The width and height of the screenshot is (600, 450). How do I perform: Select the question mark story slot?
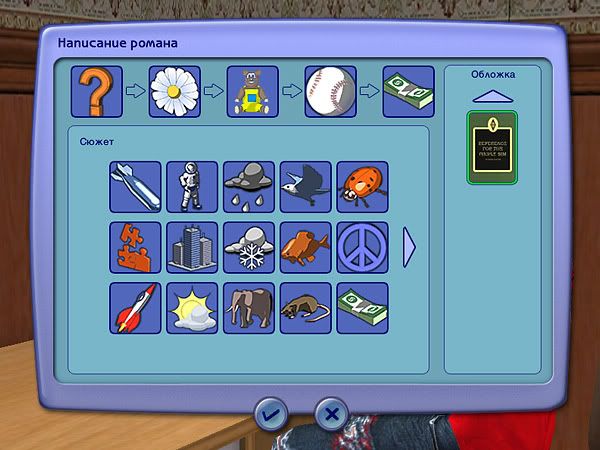(x=96, y=92)
